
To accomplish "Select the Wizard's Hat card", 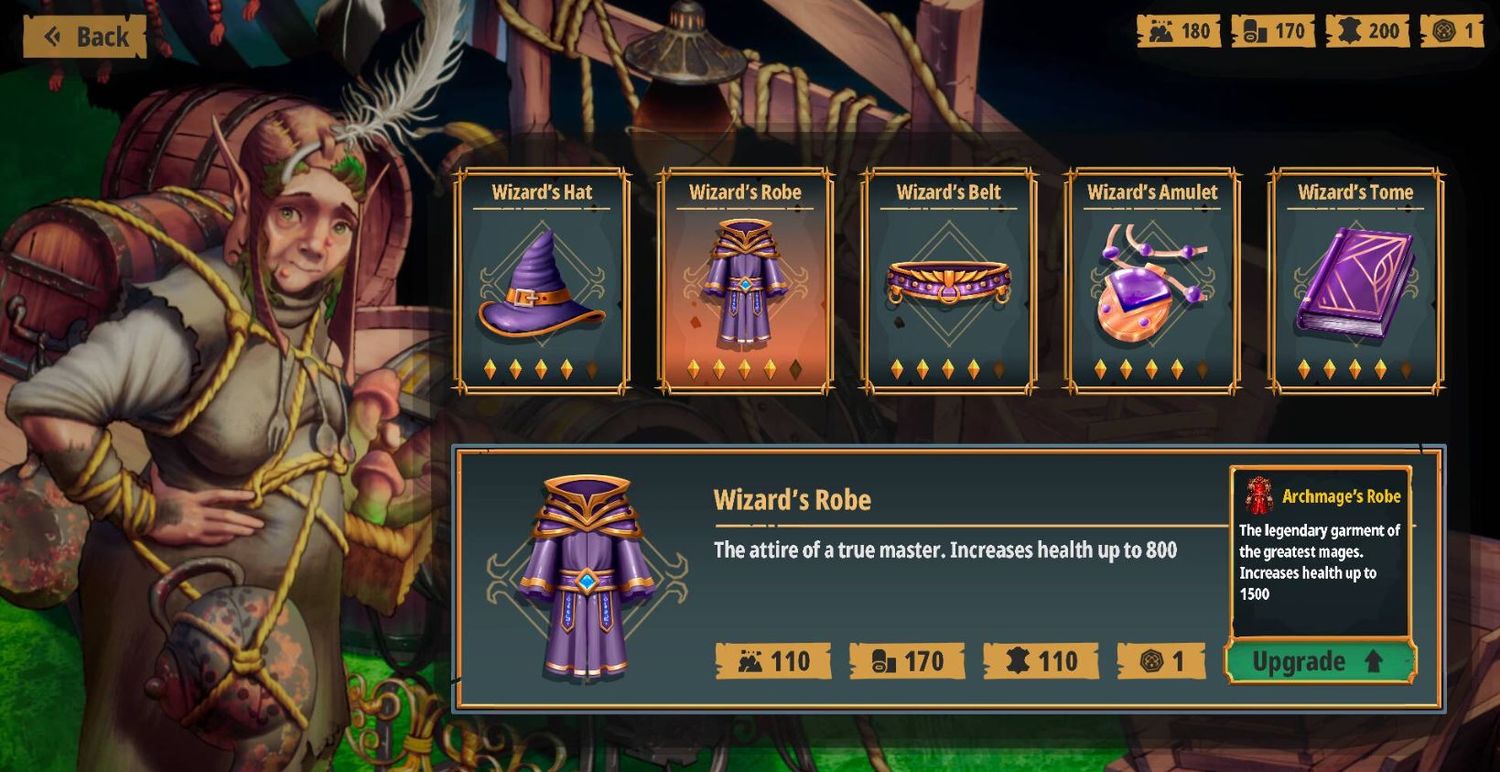I will (542, 281).
